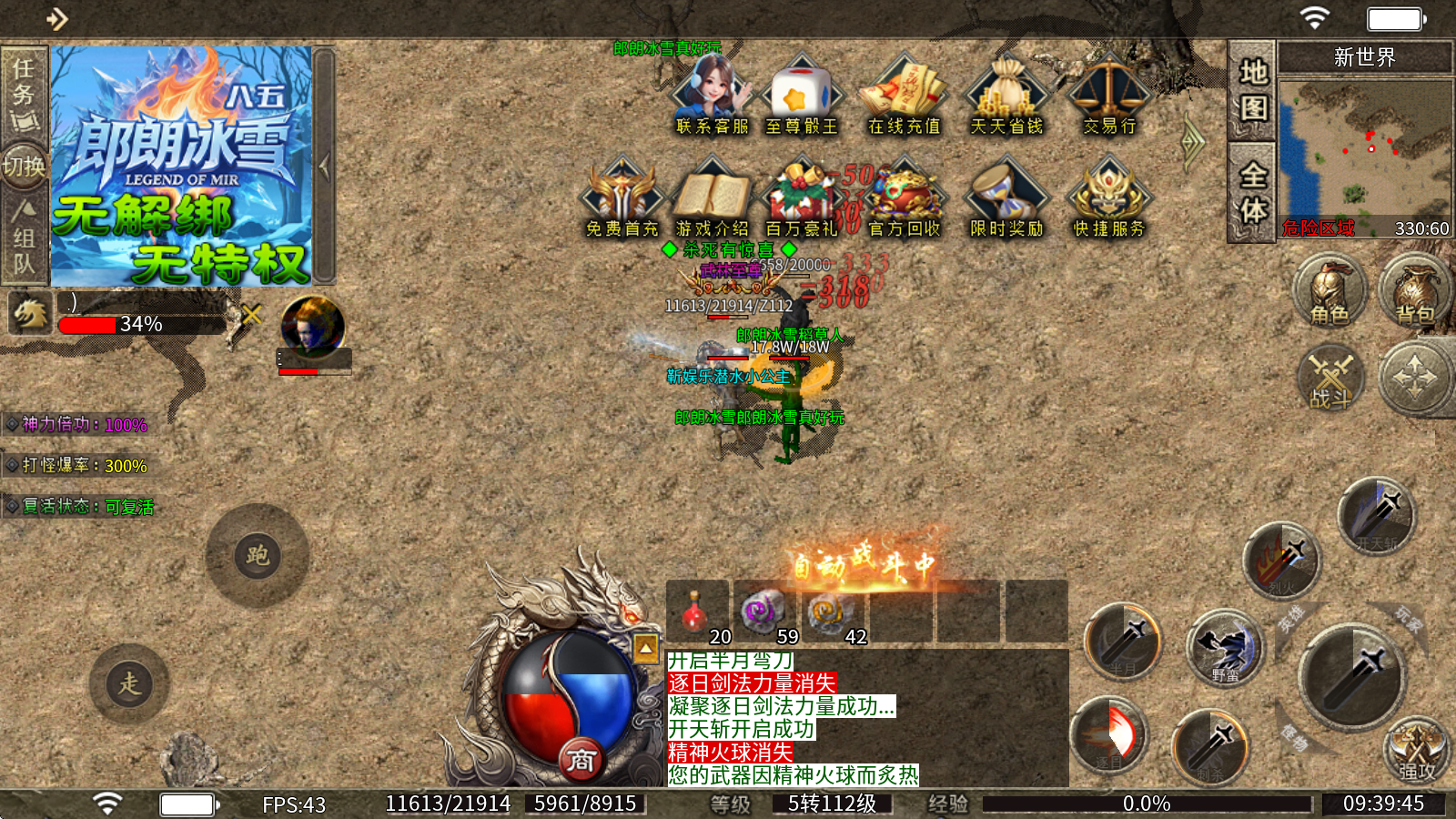Activate the 野蛮 charge skill

pyautogui.click(x=1225, y=650)
